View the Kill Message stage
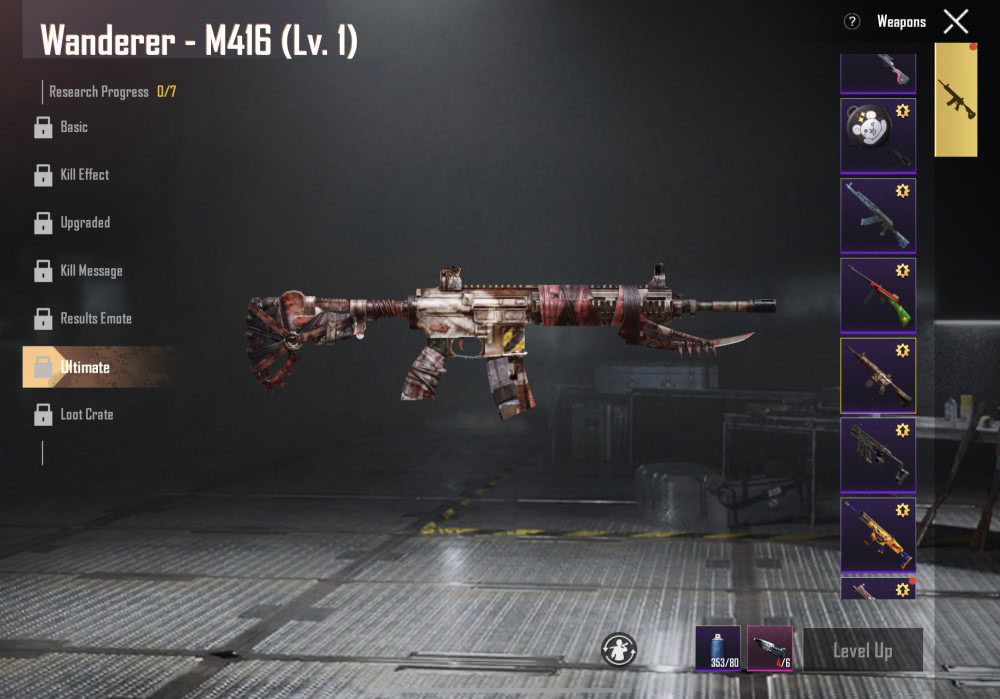Screen dimensions: 1000x699 coord(90,271)
